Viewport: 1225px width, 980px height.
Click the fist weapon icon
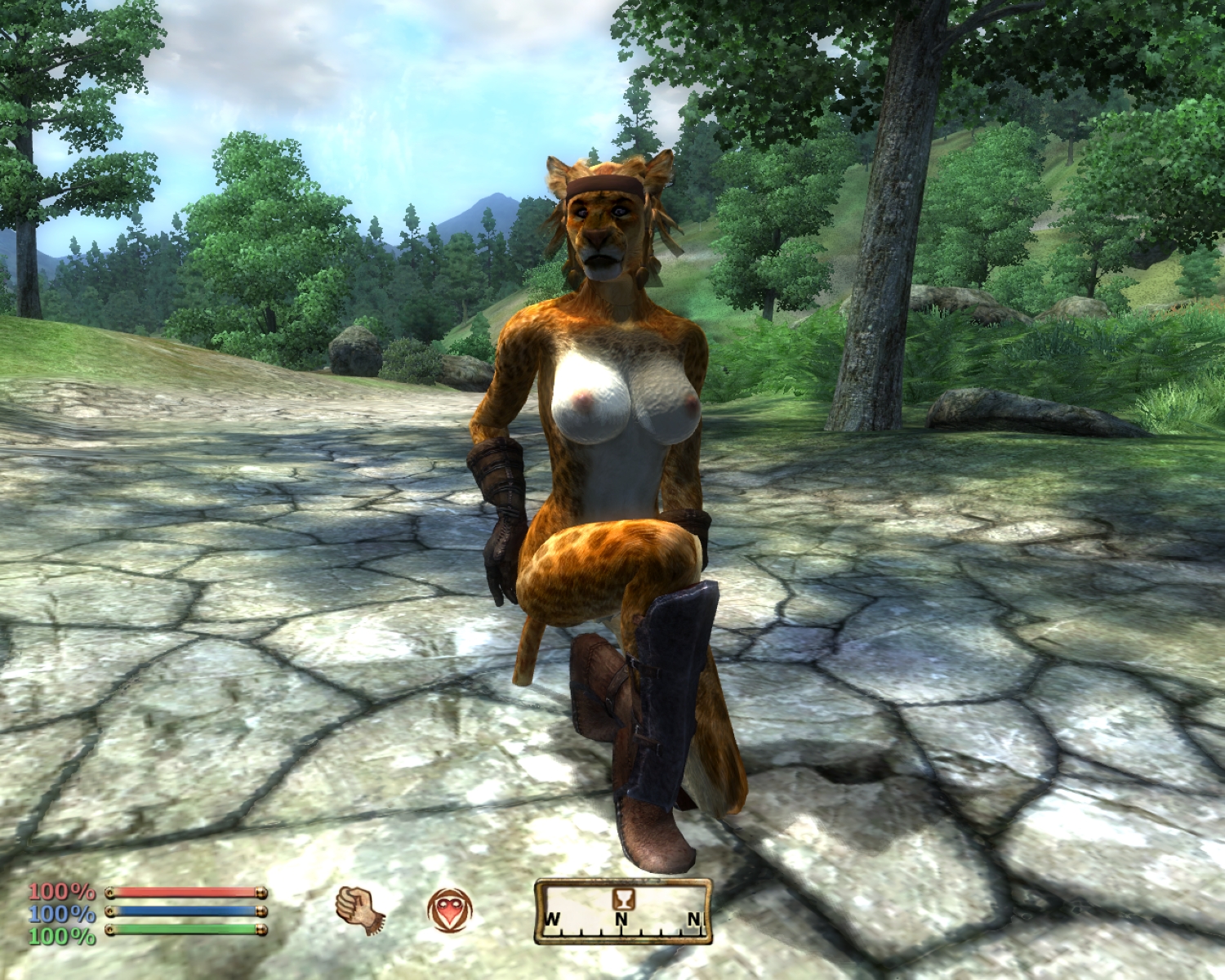click(x=359, y=910)
